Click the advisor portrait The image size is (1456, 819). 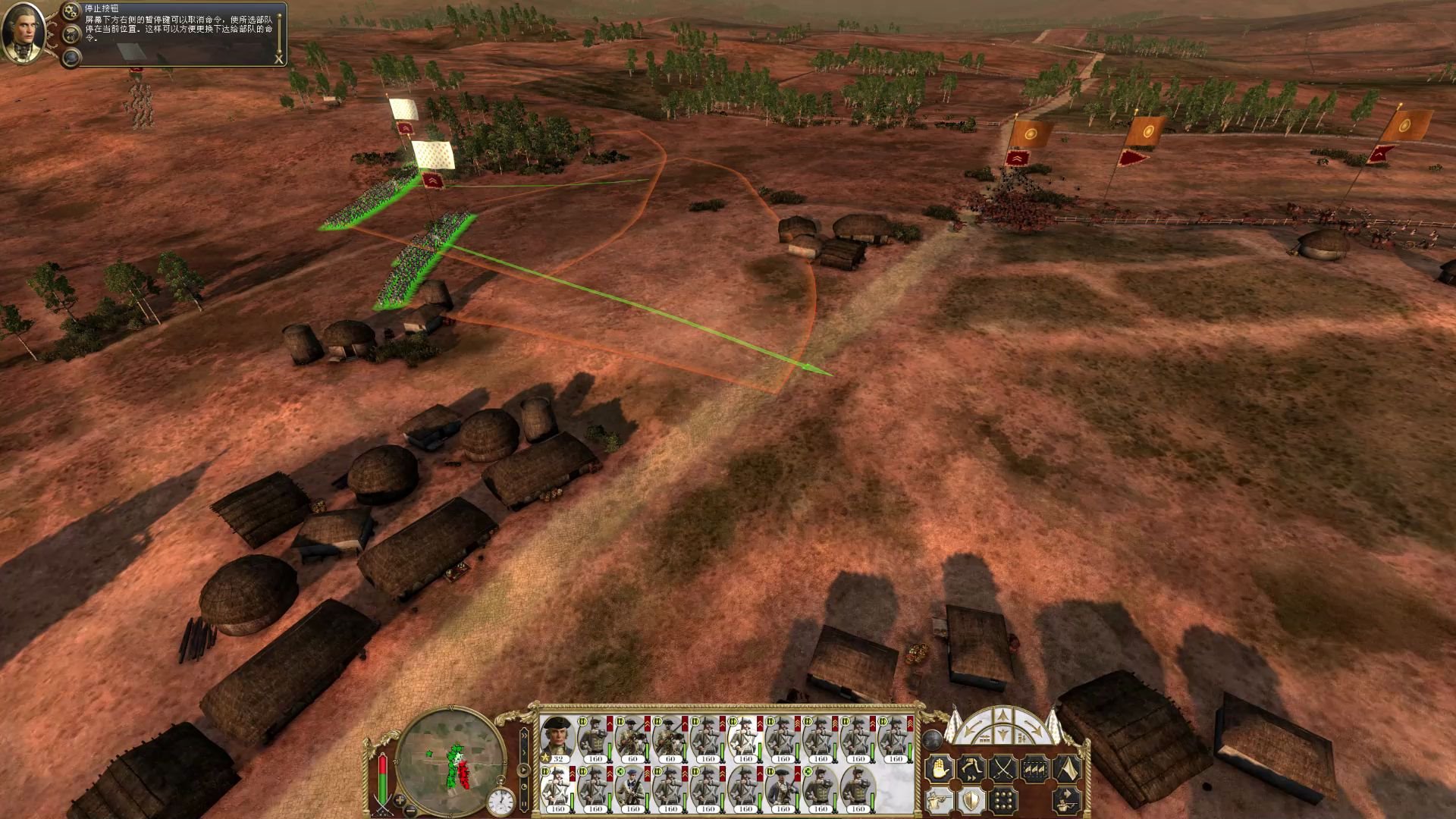(23, 33)
